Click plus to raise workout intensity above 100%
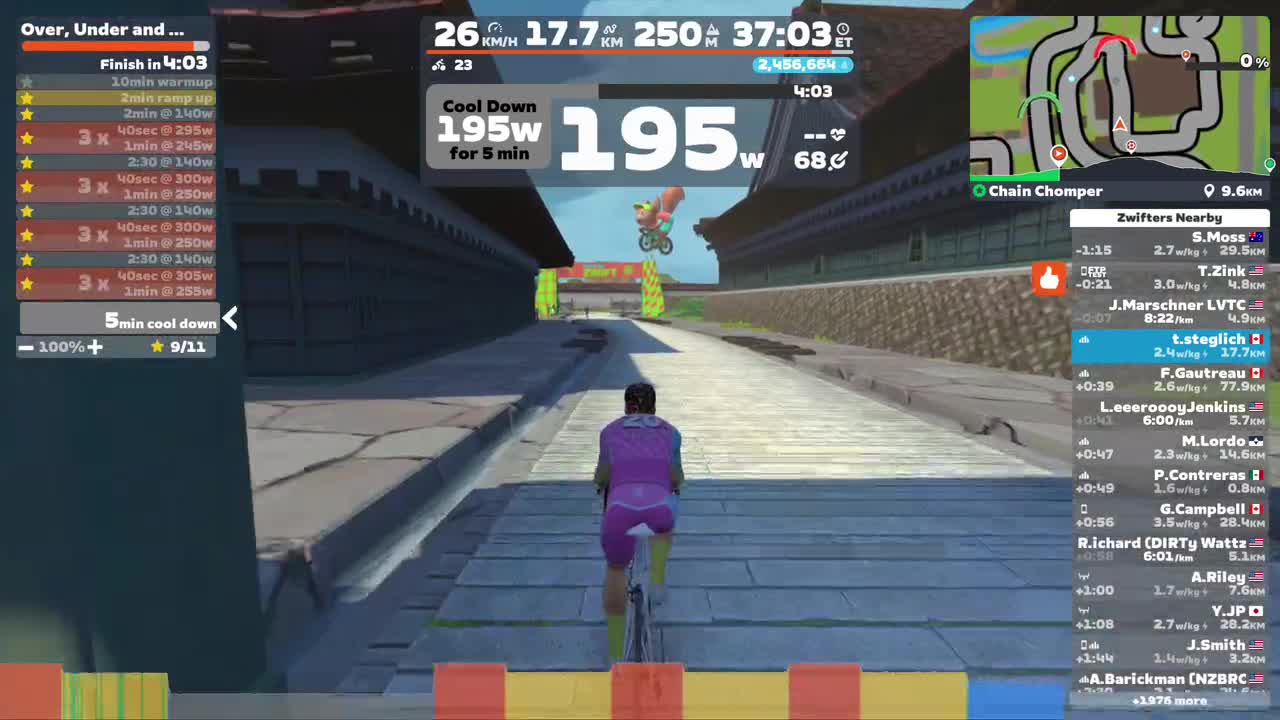 (x=95, y=347)
